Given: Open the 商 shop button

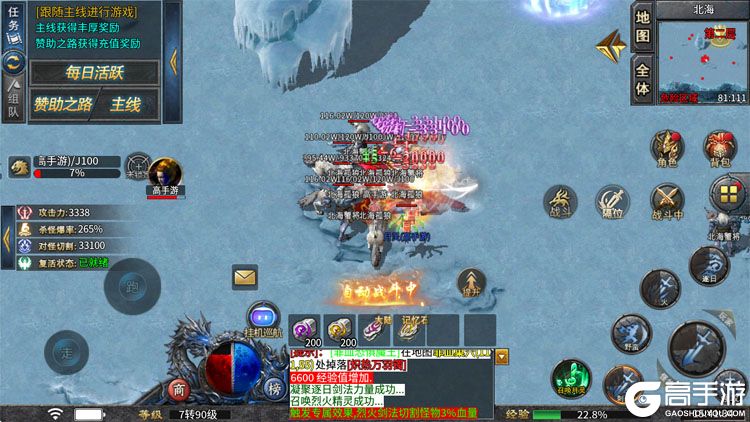Looking at the screenshot, I should pyautogui.click(x=180, y=388).
